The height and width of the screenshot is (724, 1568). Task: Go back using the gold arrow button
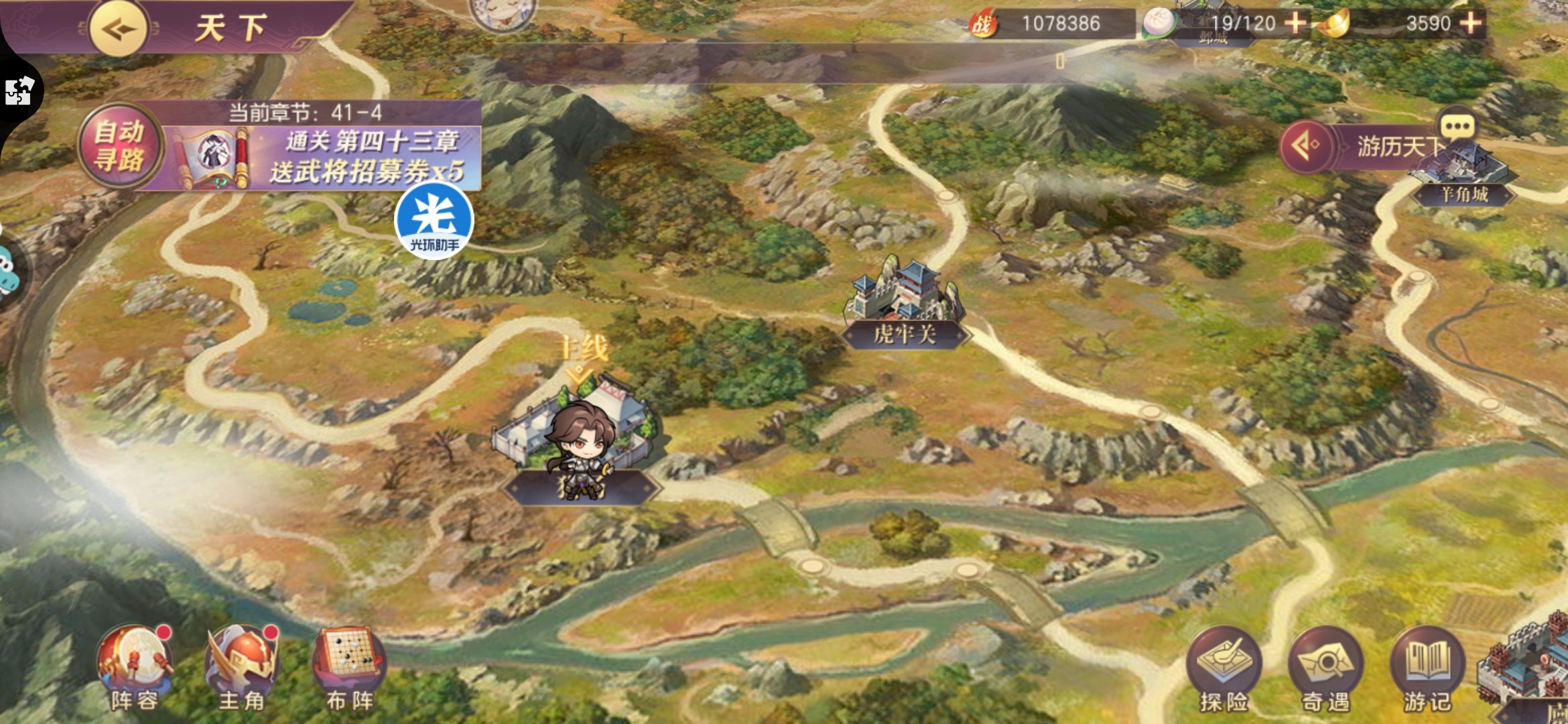click(x=119, y=29)
